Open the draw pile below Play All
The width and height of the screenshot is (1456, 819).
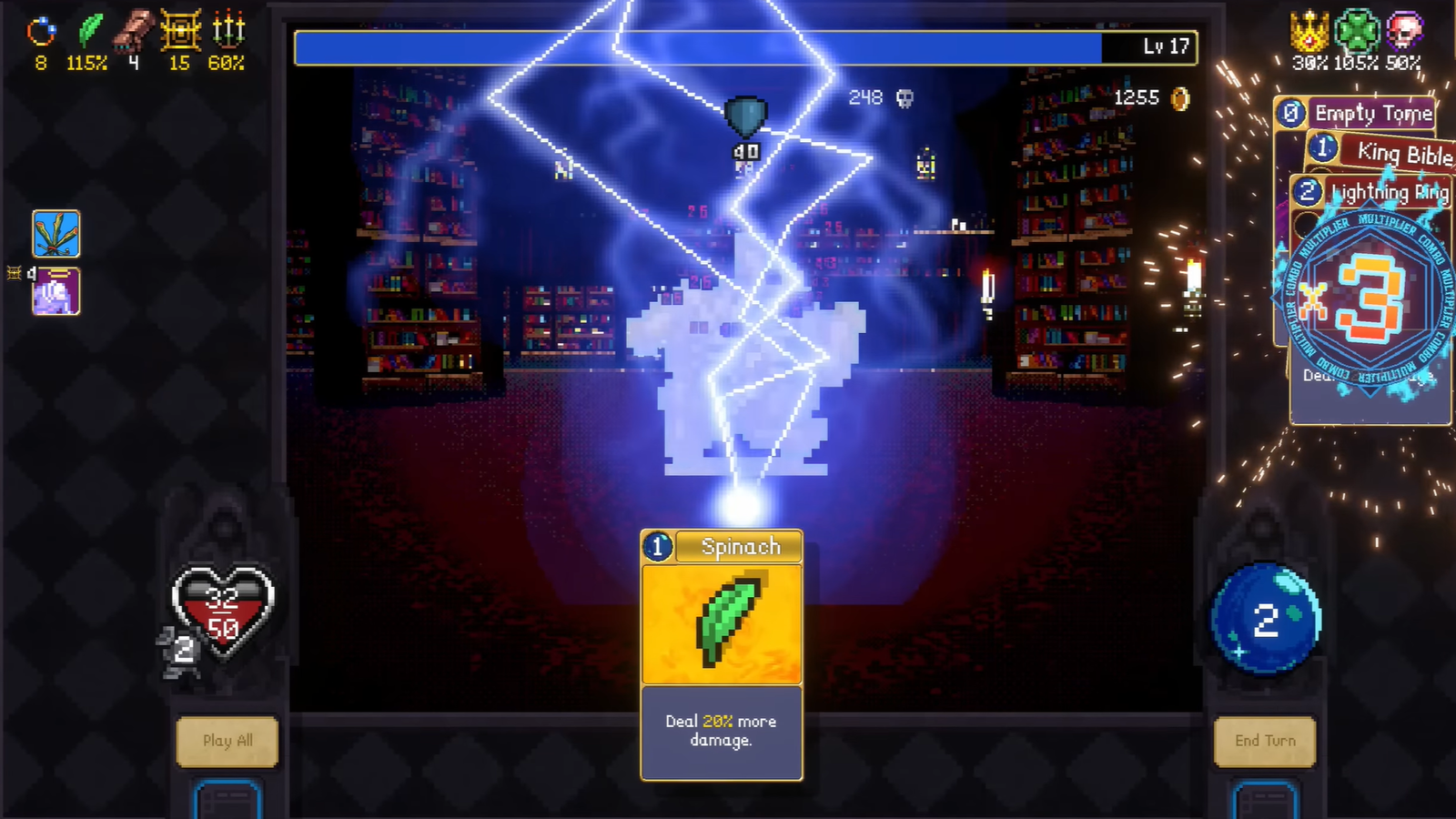click(227, 801)
